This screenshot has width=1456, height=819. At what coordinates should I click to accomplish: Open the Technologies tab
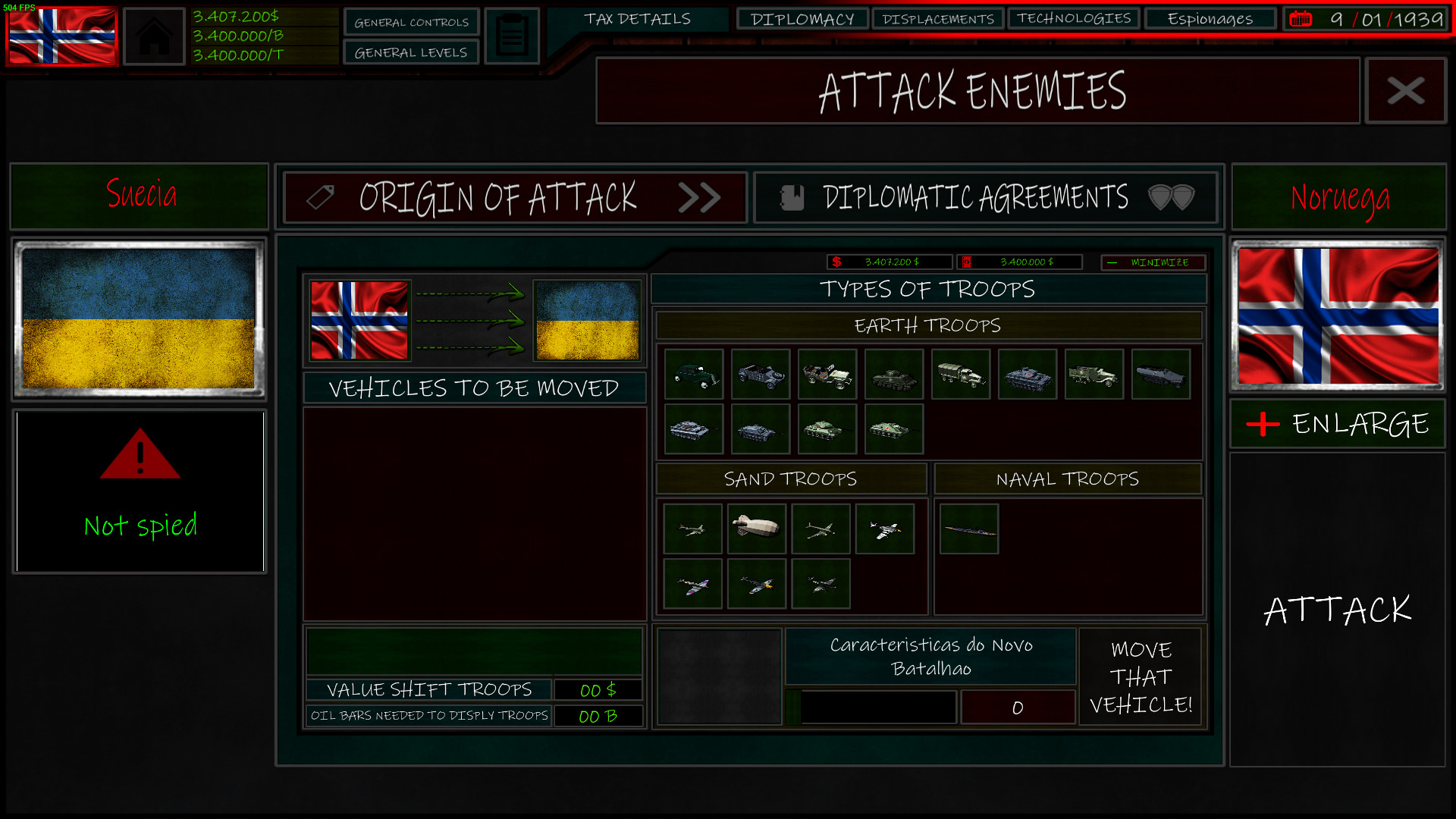coord(1073,18)
